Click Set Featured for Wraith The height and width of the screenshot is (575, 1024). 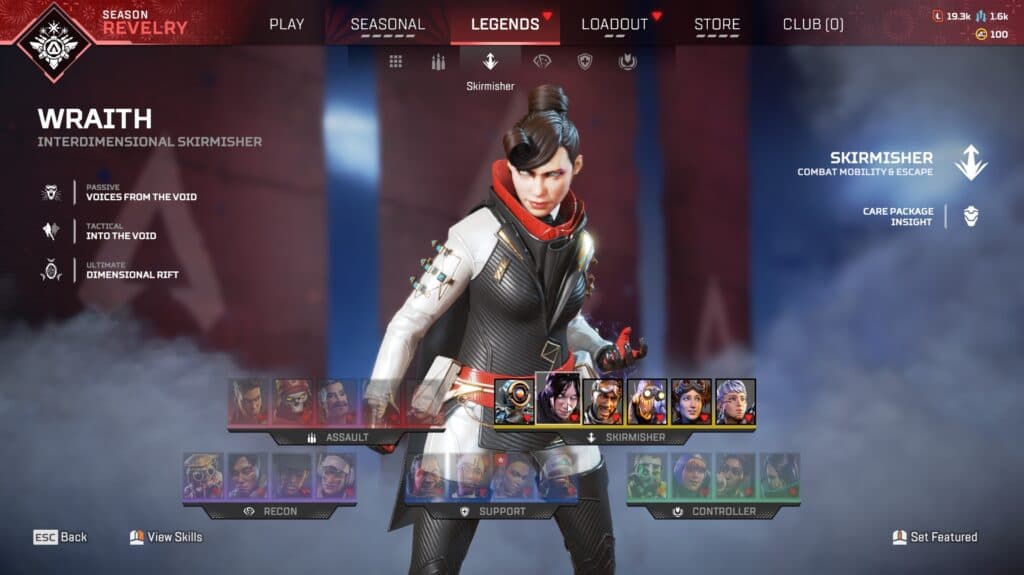[x=935, y=537]
